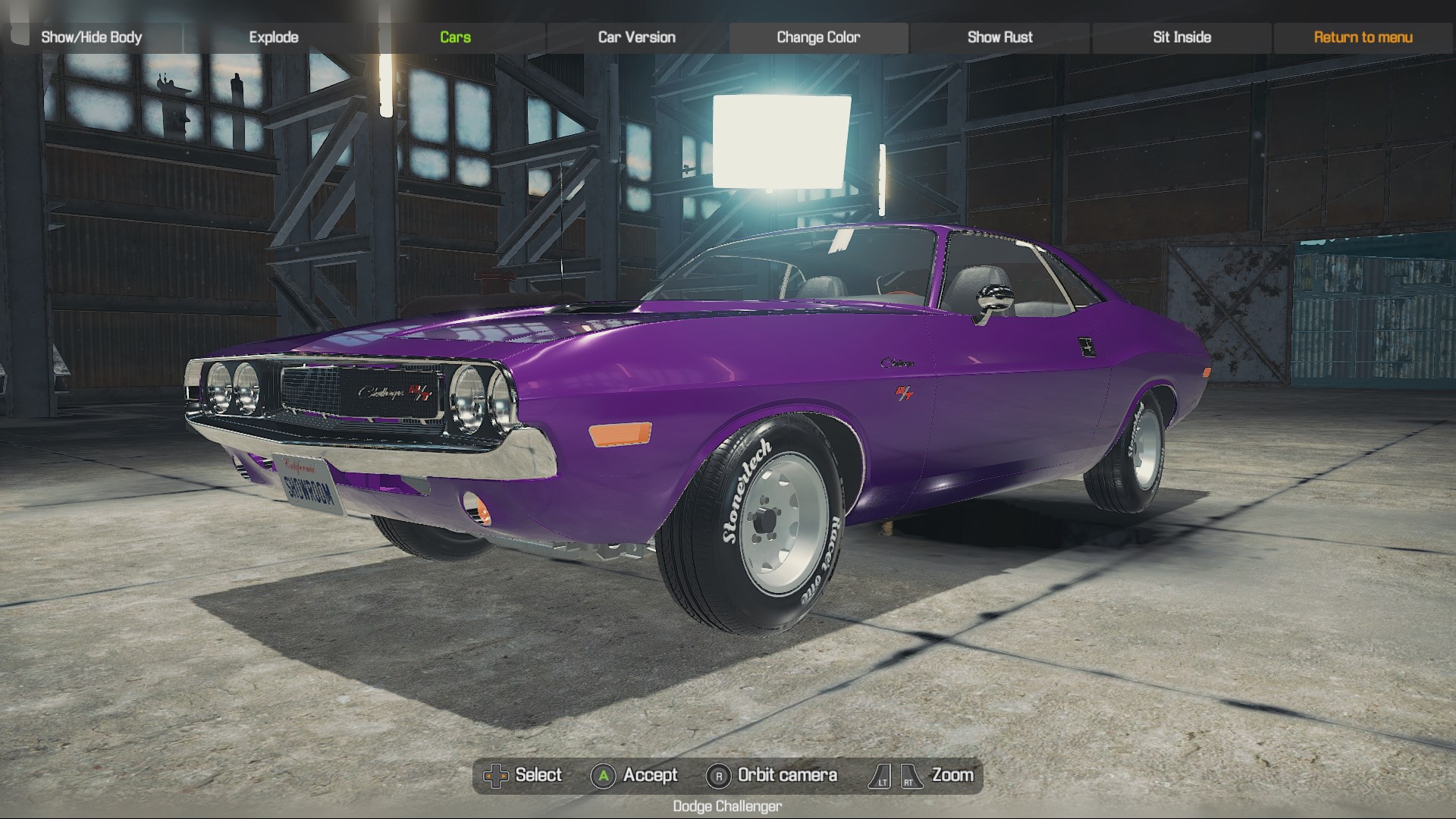Click the LT trigger zoom icon
Screen dimensions: 1456x819
(x=881, y=775)
